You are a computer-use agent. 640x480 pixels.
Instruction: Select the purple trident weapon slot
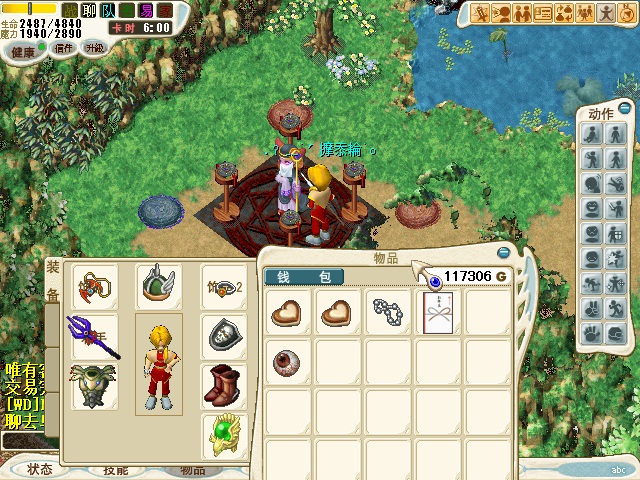pos(95,336)
